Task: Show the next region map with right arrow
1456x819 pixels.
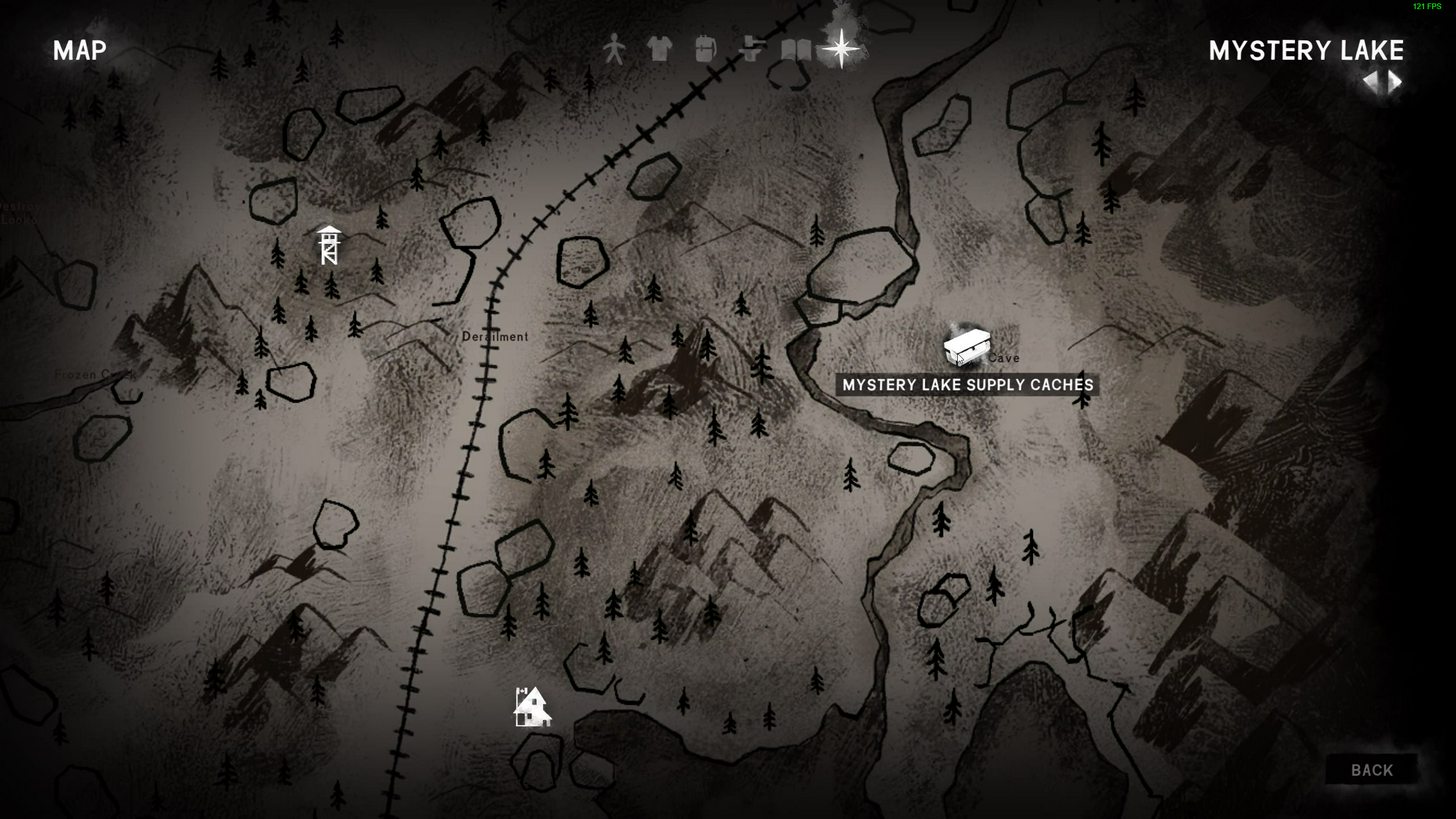Action: (1395, 83)
